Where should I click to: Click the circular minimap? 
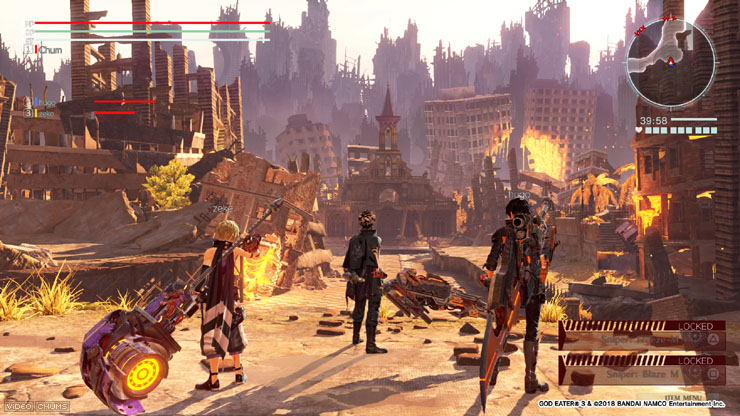(x=670, y=63)
